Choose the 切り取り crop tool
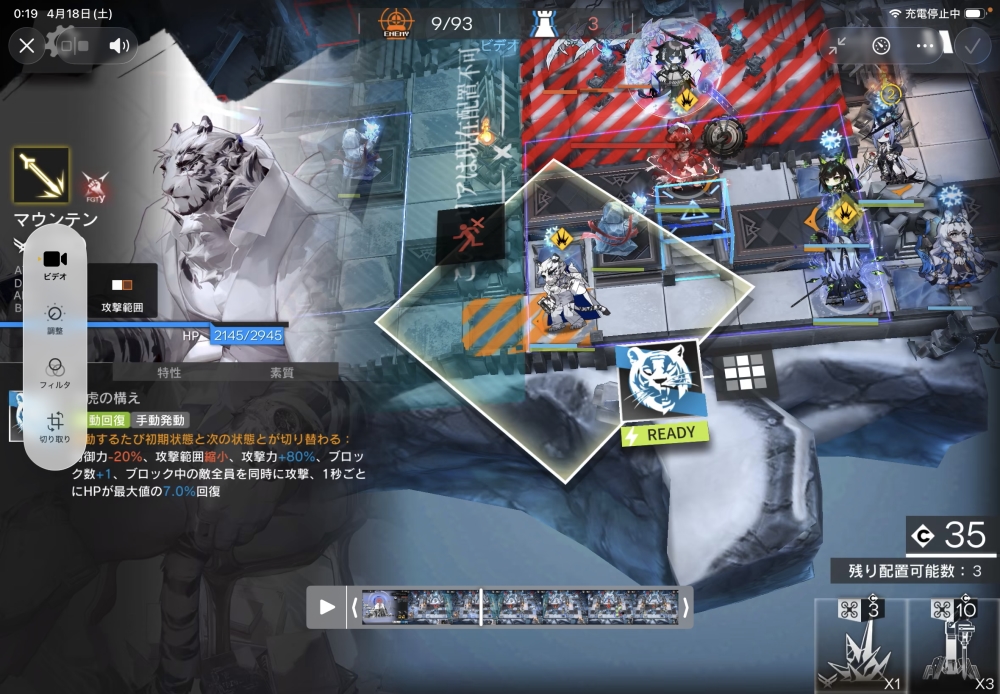 click(x=55, y=427)
